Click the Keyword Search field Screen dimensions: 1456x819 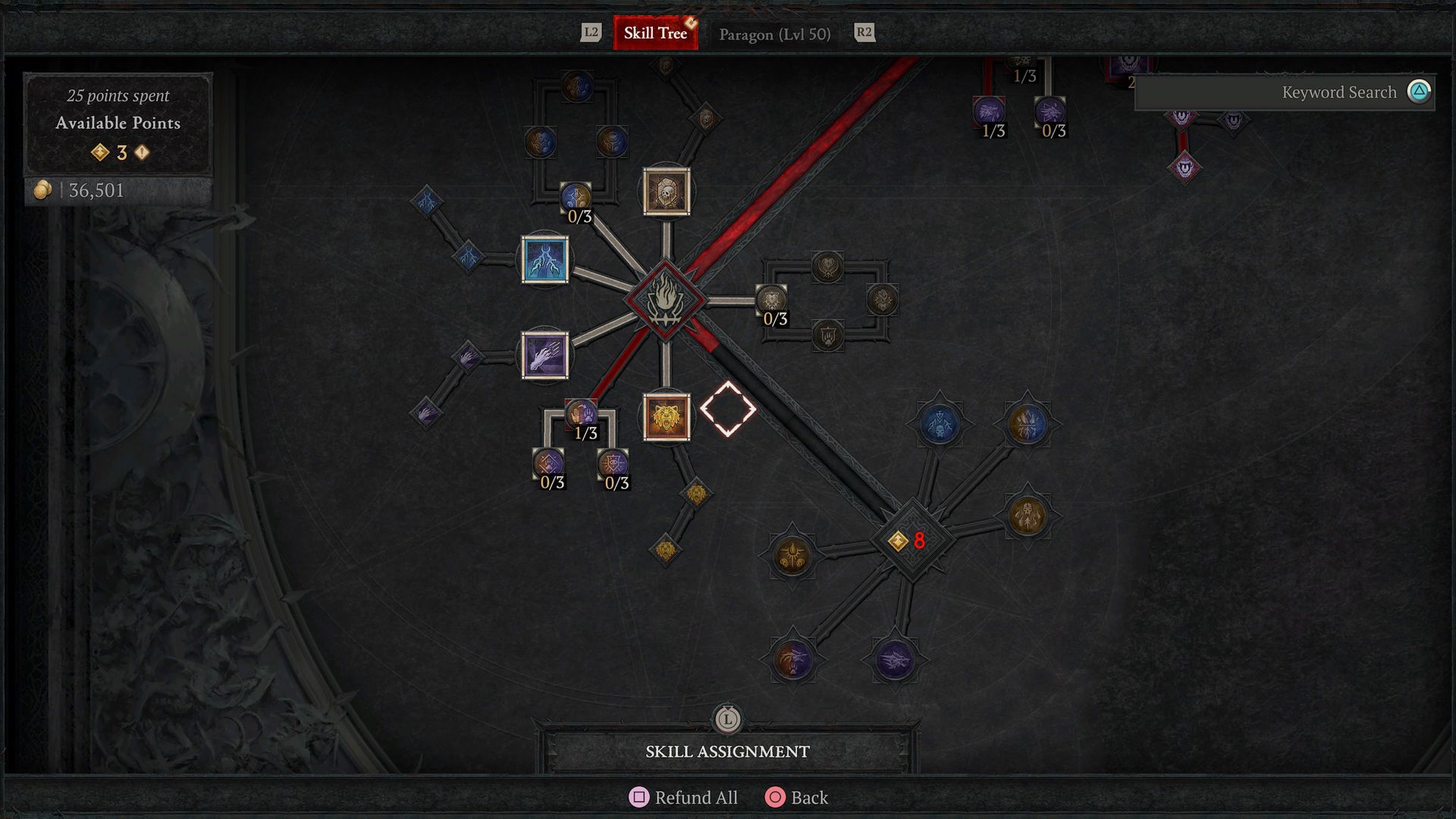[1289, 93]
